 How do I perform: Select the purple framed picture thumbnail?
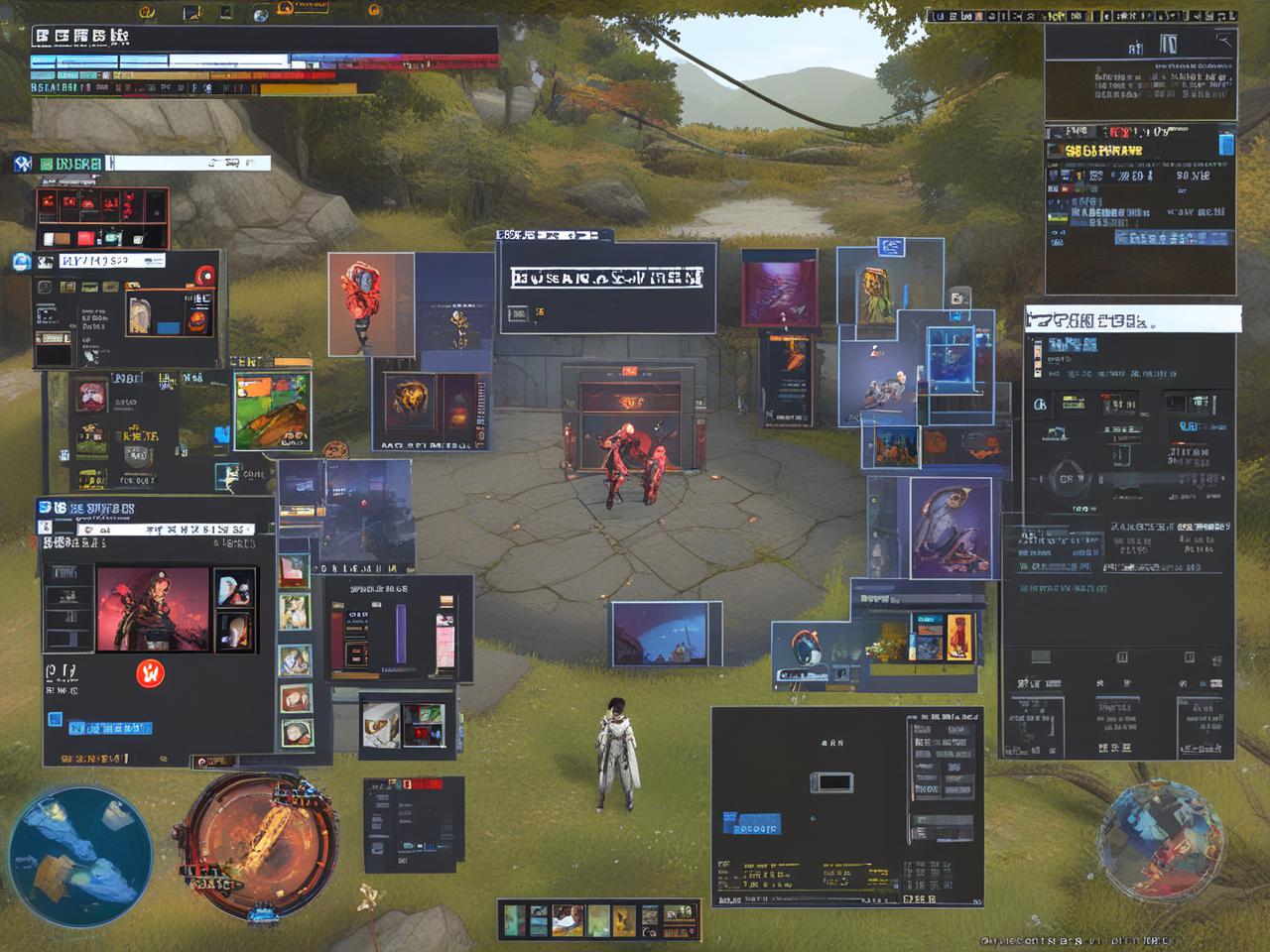click(x=780, y=288)
